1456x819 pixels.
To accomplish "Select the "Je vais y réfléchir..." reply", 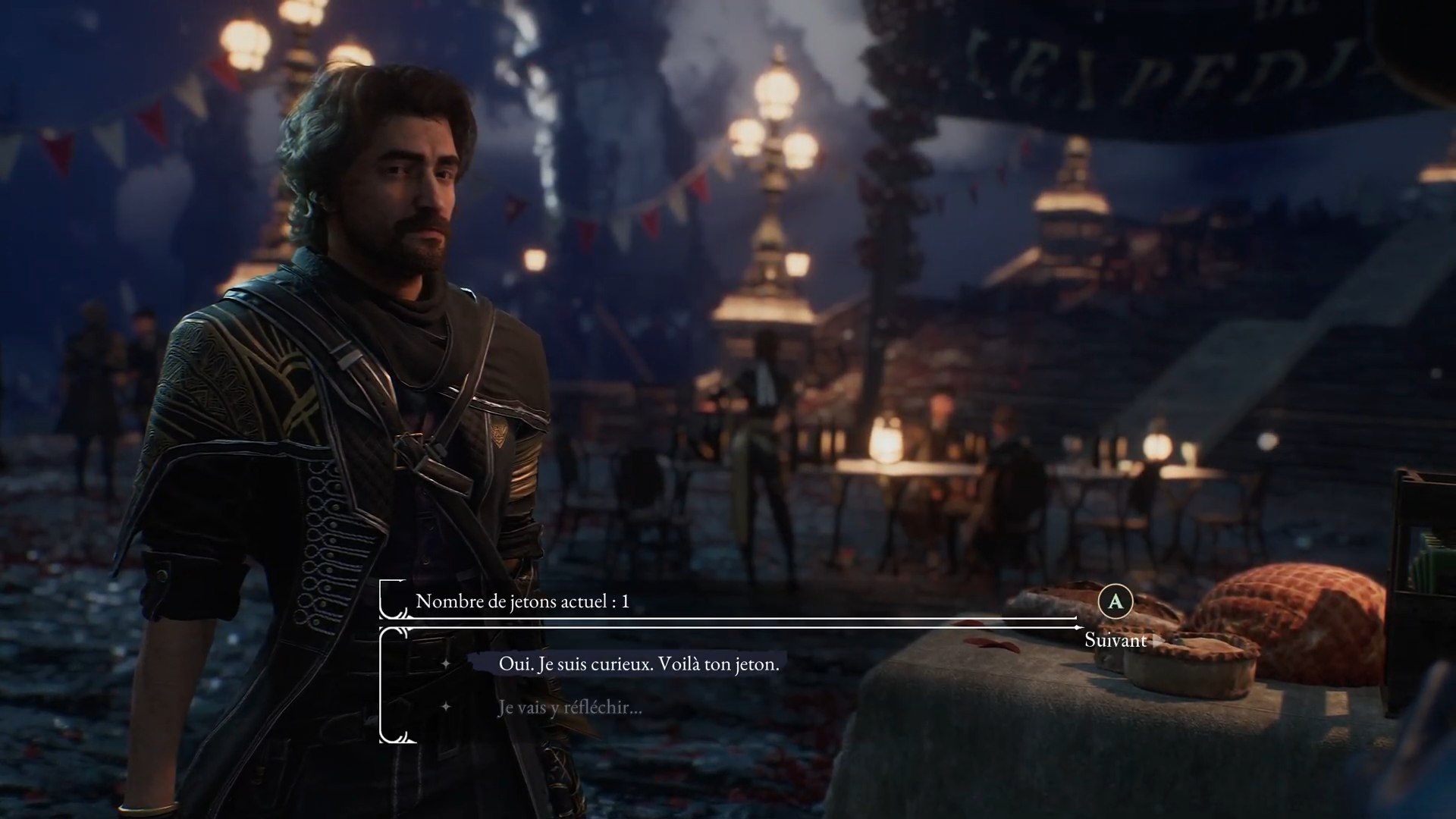I will click(570, 708).
